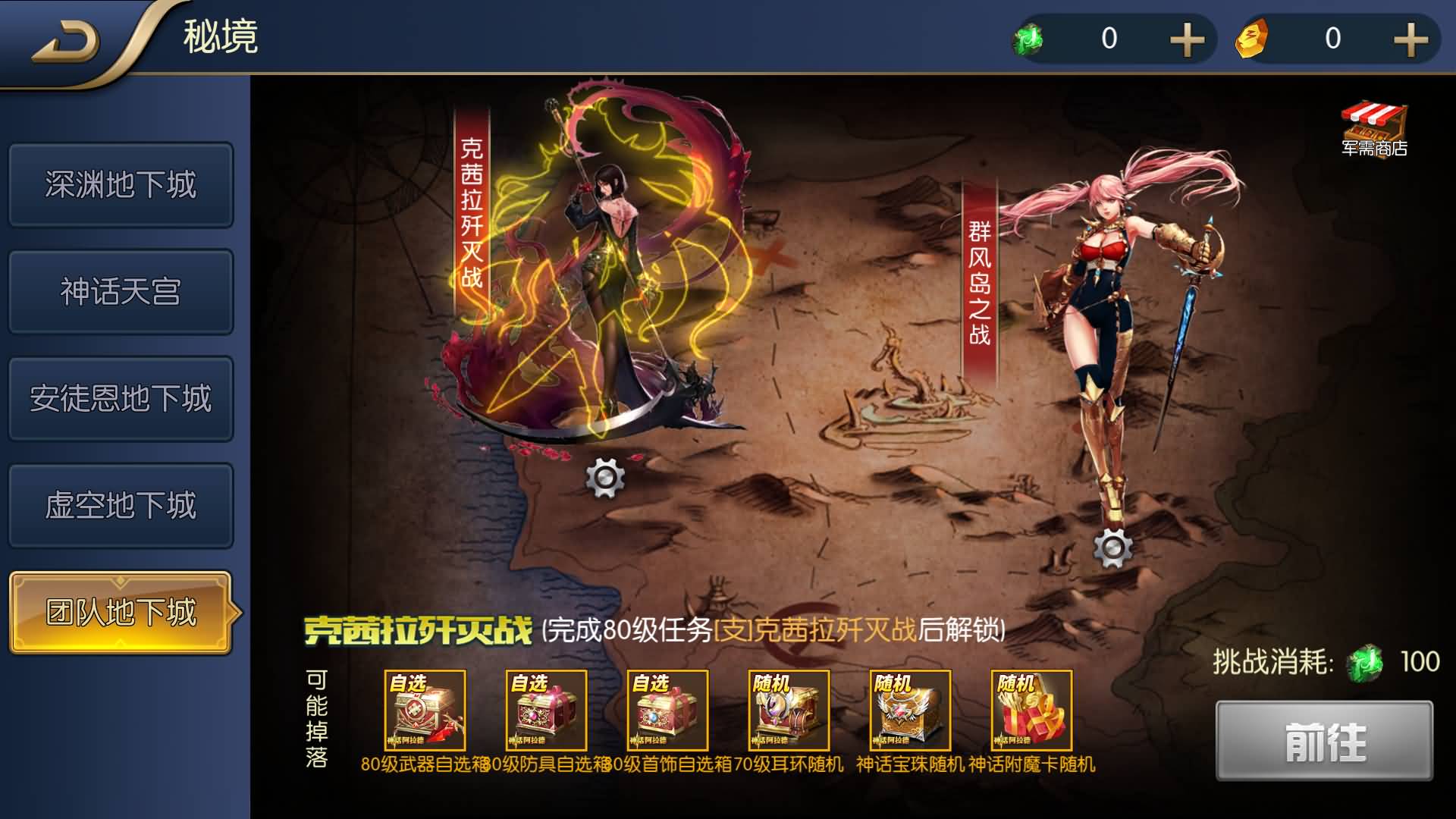1456x819 pixels.
Task: Switch to the 深渊地下城 tab
Action: coord(121,184)
